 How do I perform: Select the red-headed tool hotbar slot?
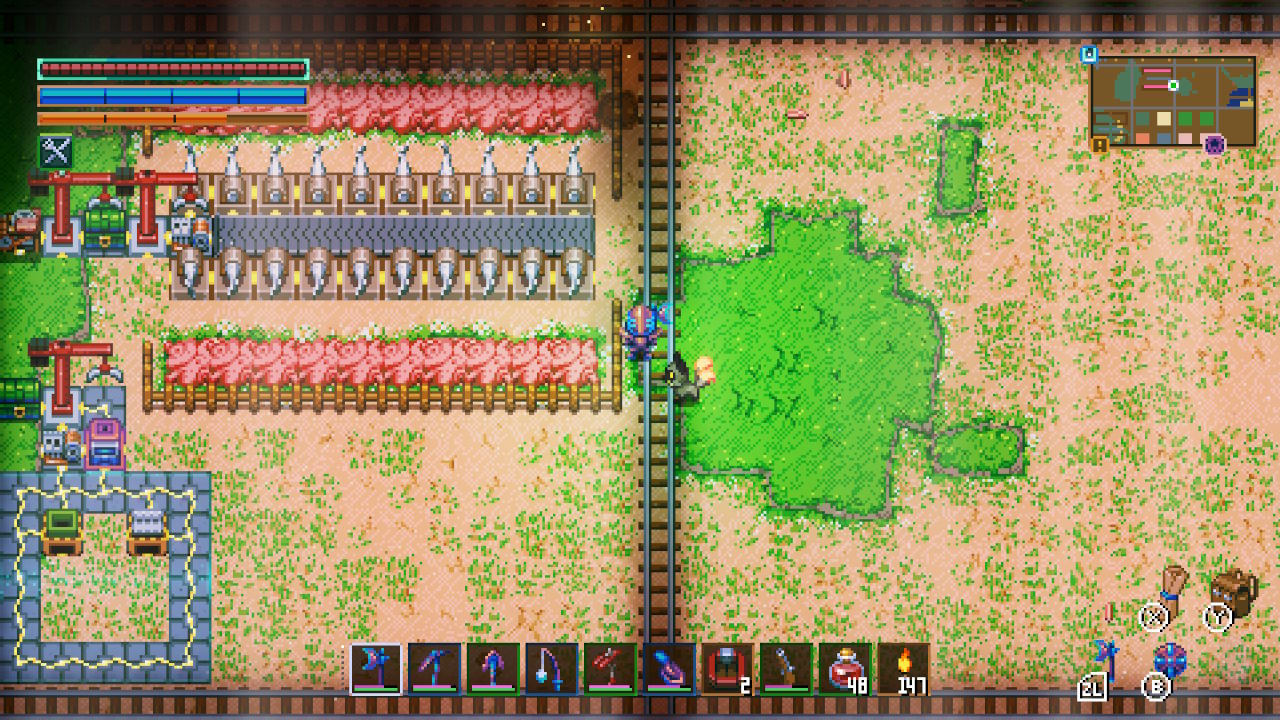pyautogui.click(x=610, y=669)
